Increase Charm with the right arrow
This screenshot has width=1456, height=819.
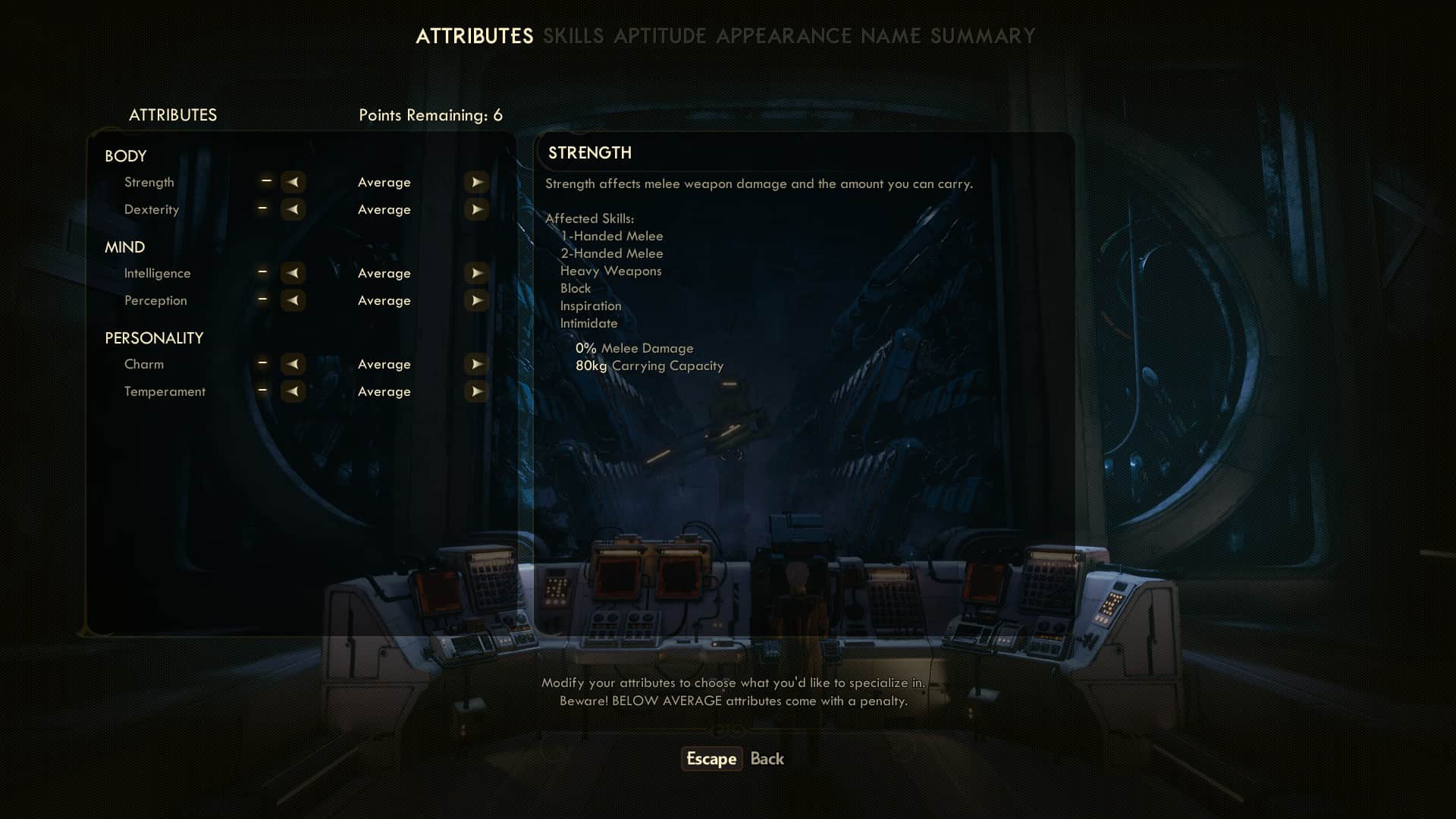pyautogui.click(x=476, y=364)
